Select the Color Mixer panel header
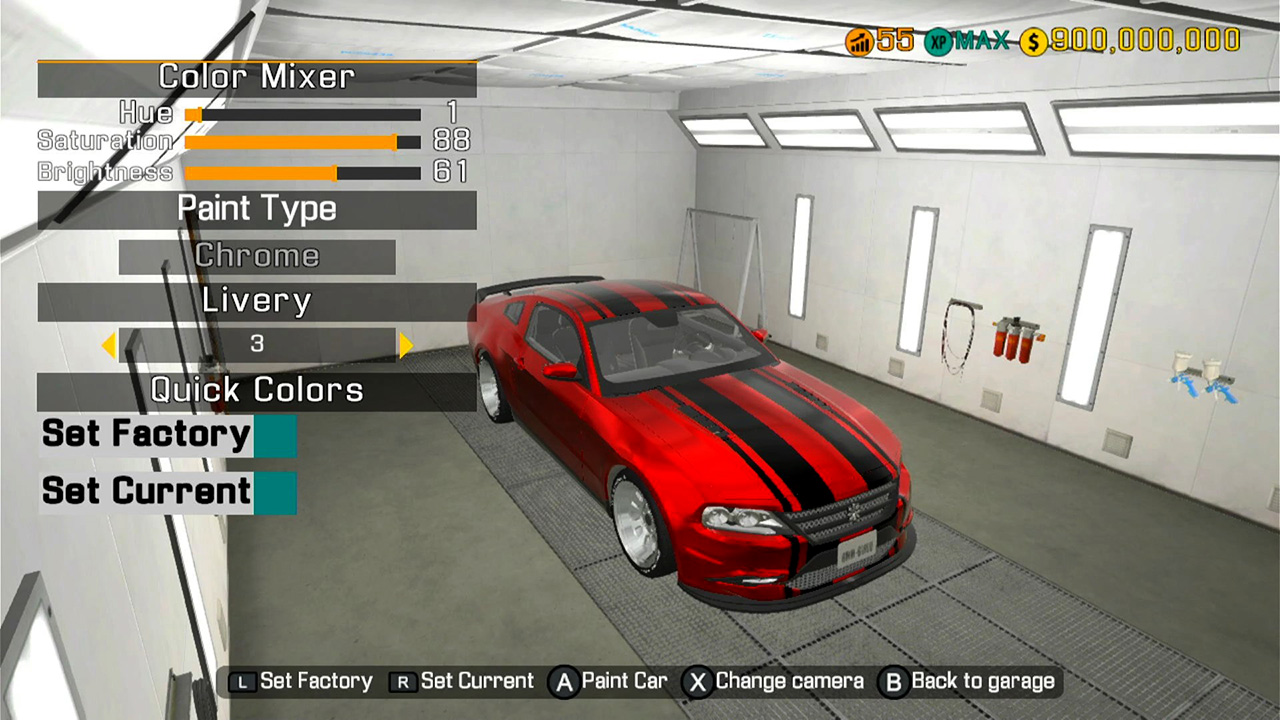The height and width of the screenshot is (720, 1280). point(257,77)
